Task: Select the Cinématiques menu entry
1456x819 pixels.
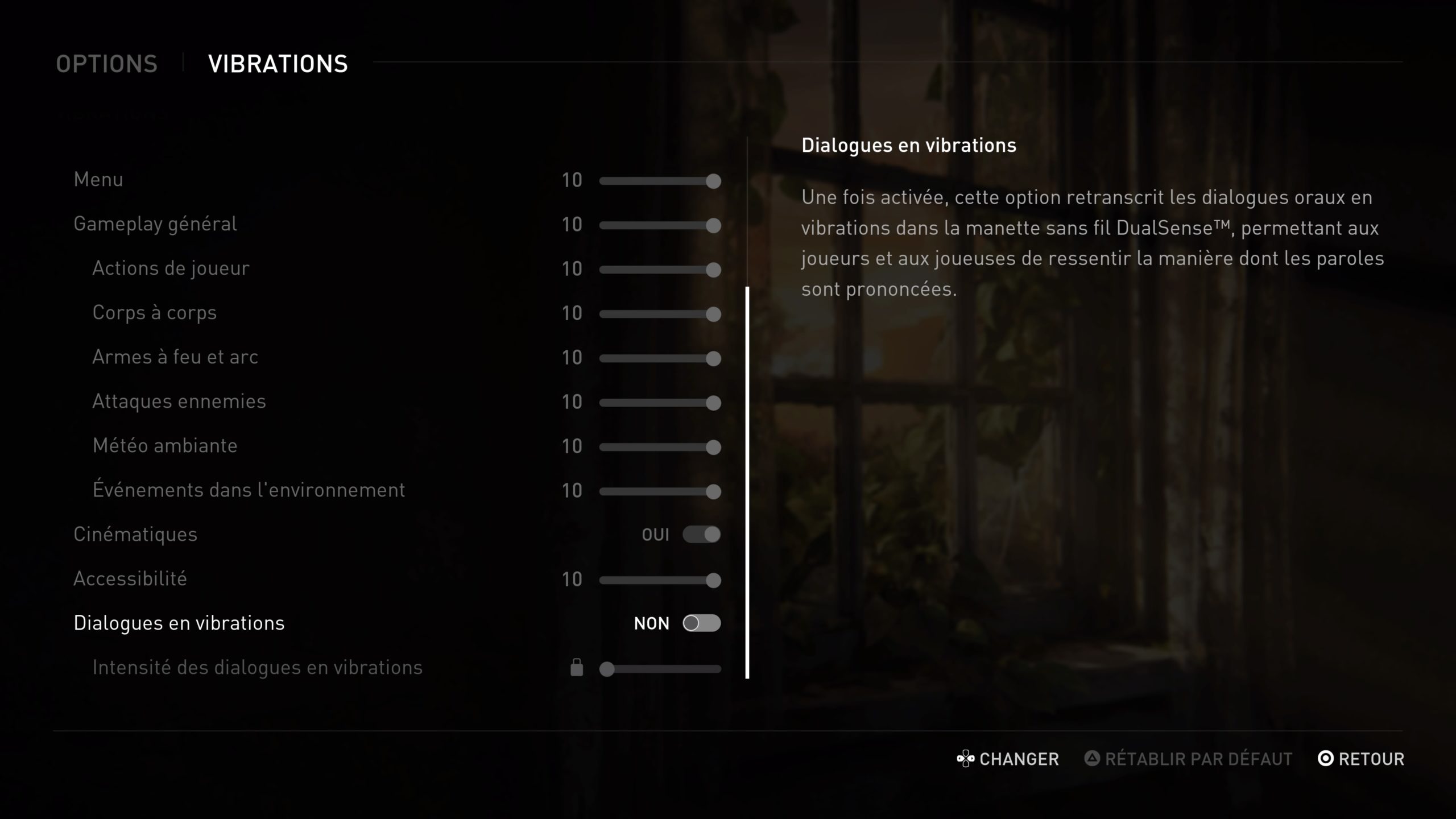Action: (x=135, y=535)
